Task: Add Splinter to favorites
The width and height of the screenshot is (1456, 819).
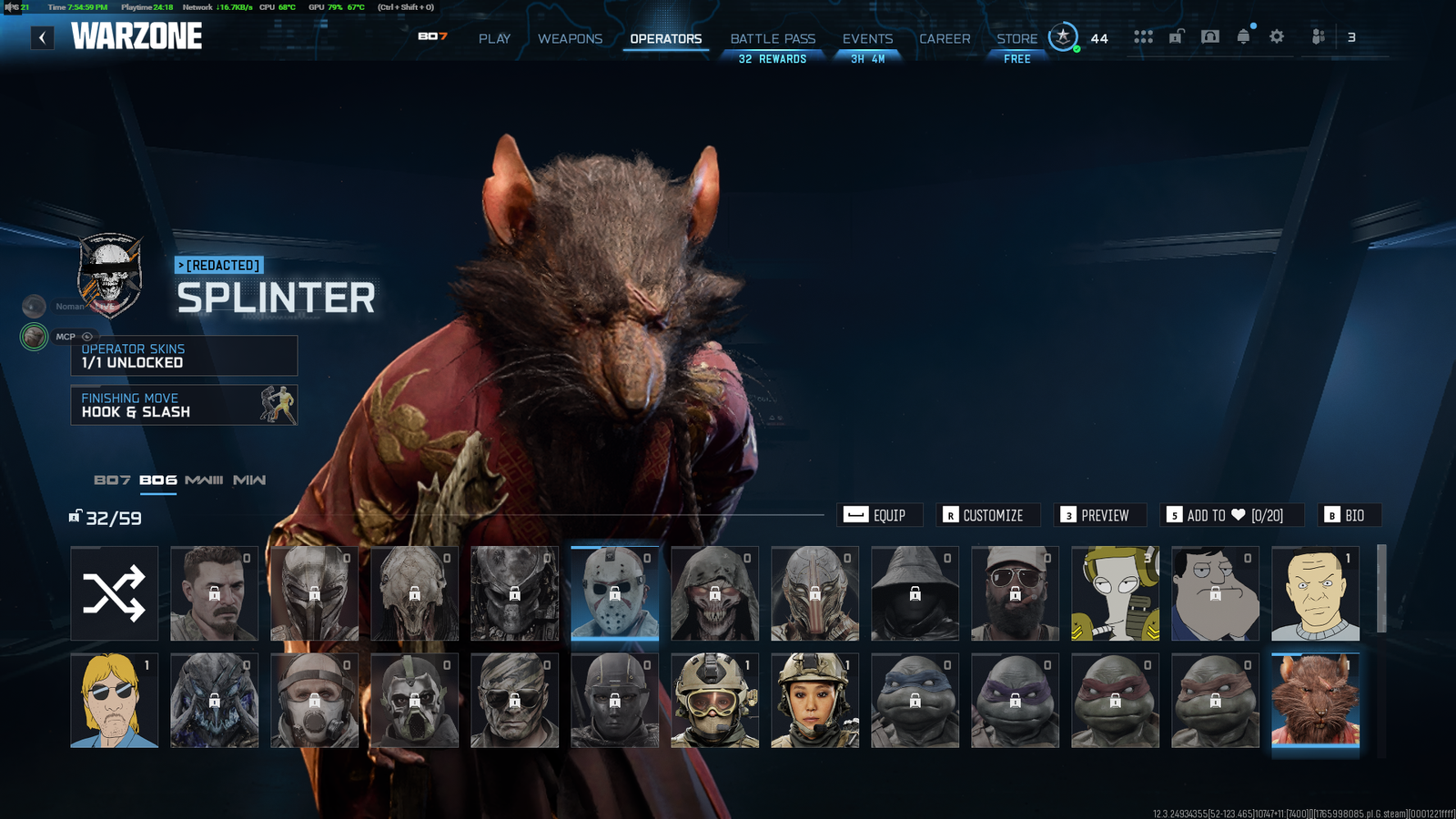Action: click(x=1232, y=515)
